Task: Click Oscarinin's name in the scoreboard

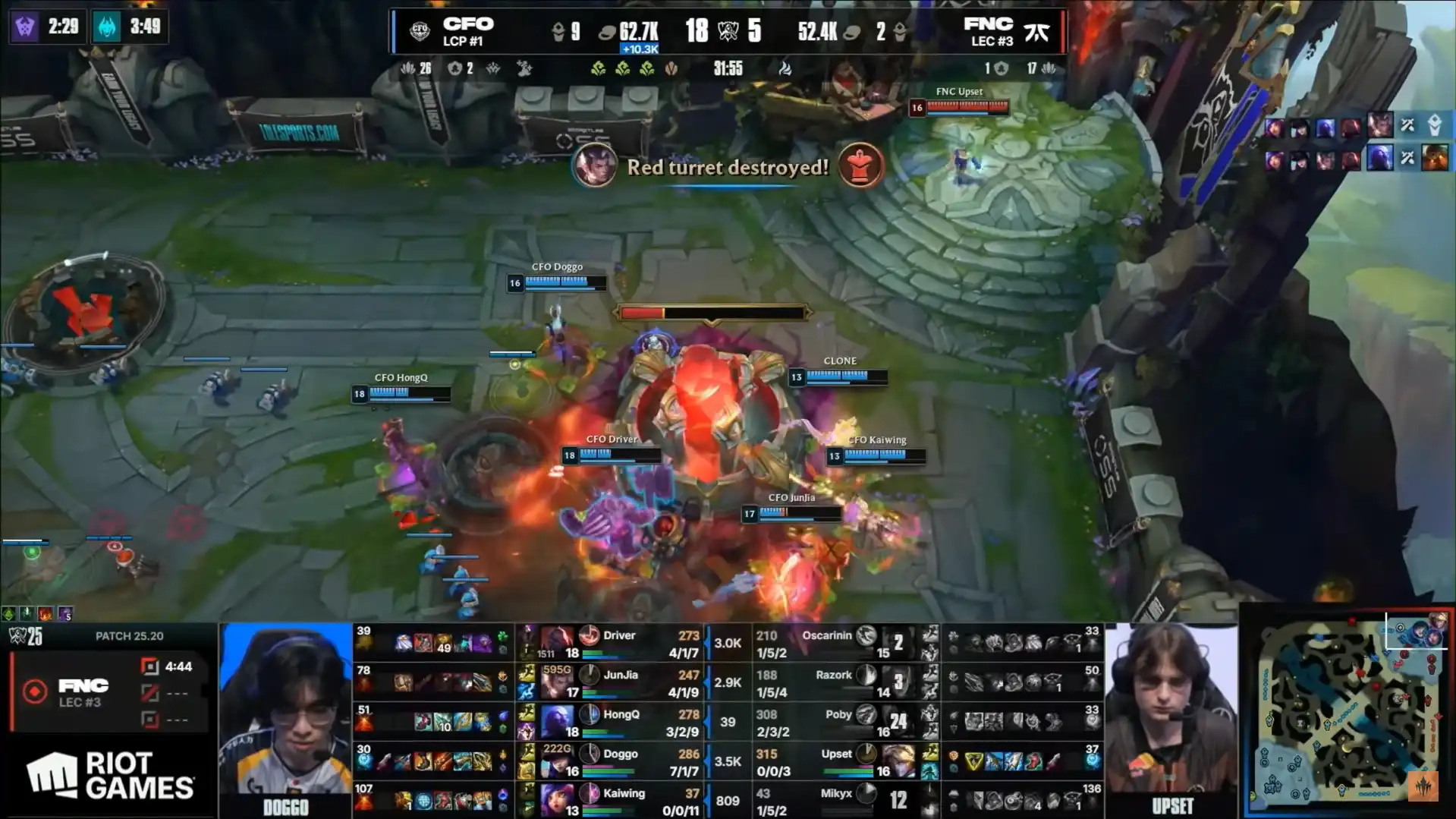Action: coord(827,635)
